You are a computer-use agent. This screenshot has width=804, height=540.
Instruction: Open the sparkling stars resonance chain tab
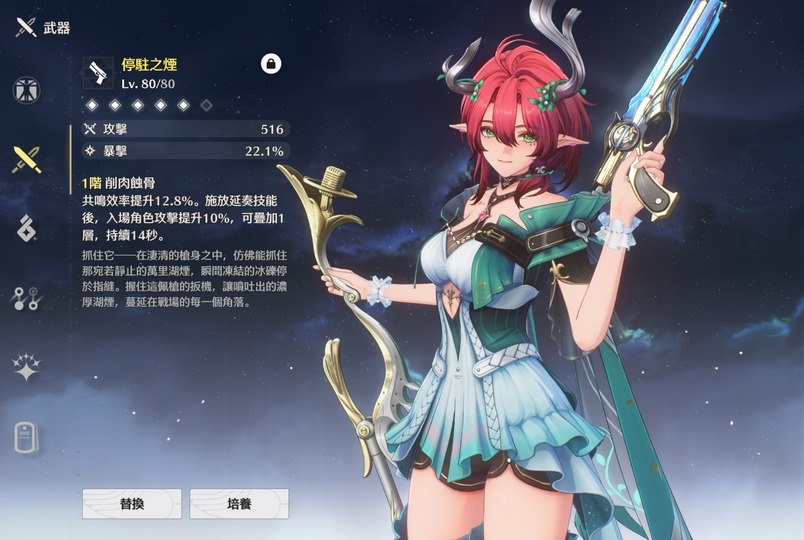[x=26, y=366]
